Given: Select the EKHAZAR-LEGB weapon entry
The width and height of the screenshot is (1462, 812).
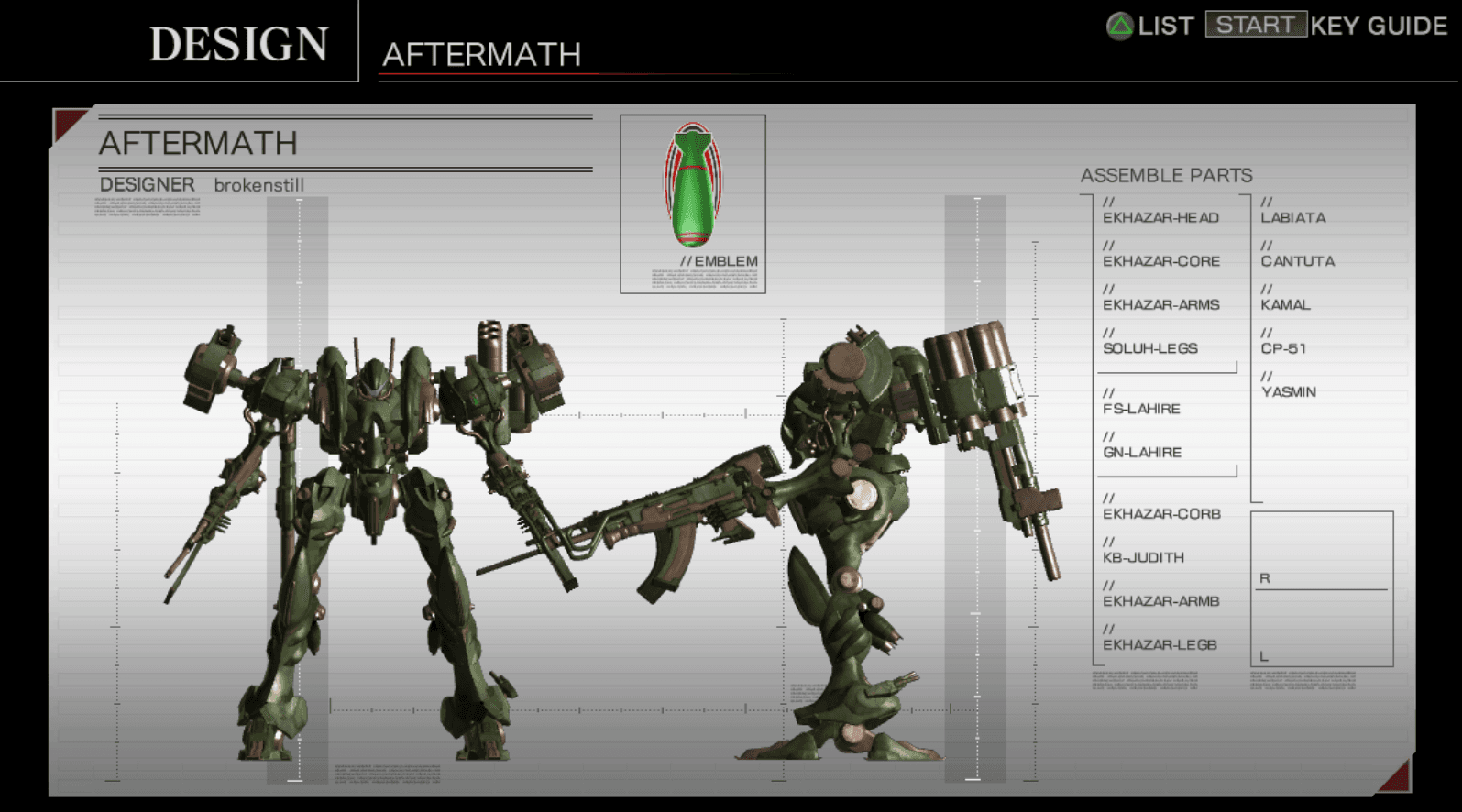Looking at the screenshot, I should click(1160, 644).
